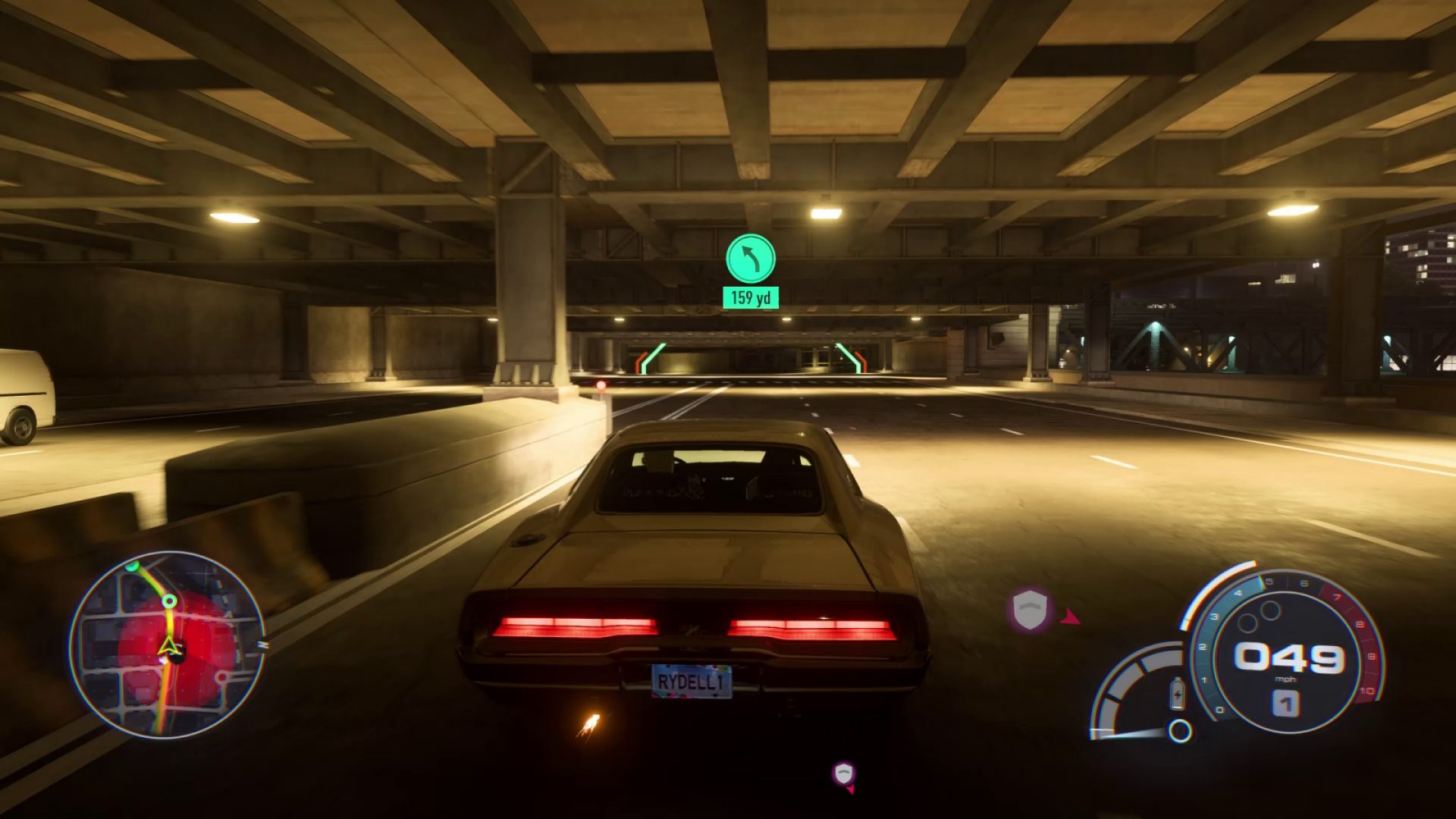
Task: Click the NOS bottle icon beside the boost gauge
Action: tap(1178, 694)
